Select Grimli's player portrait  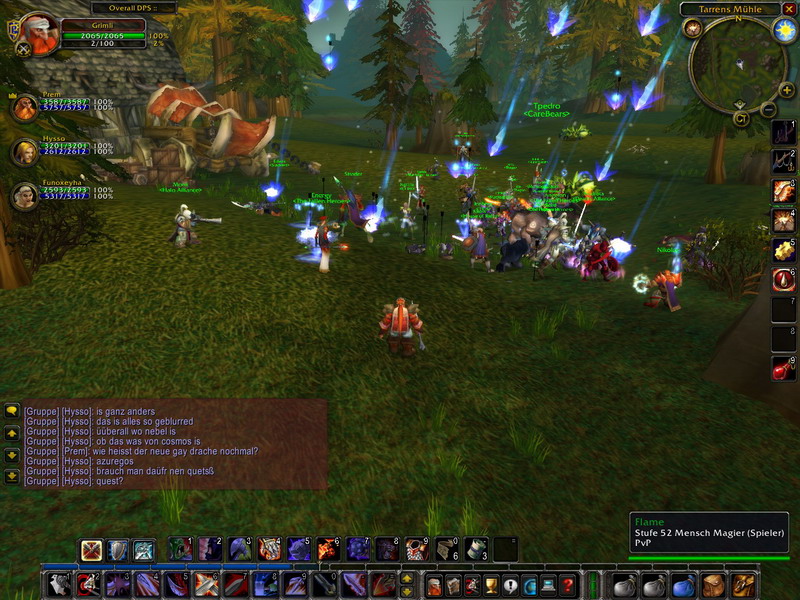(x=39, y=32)
